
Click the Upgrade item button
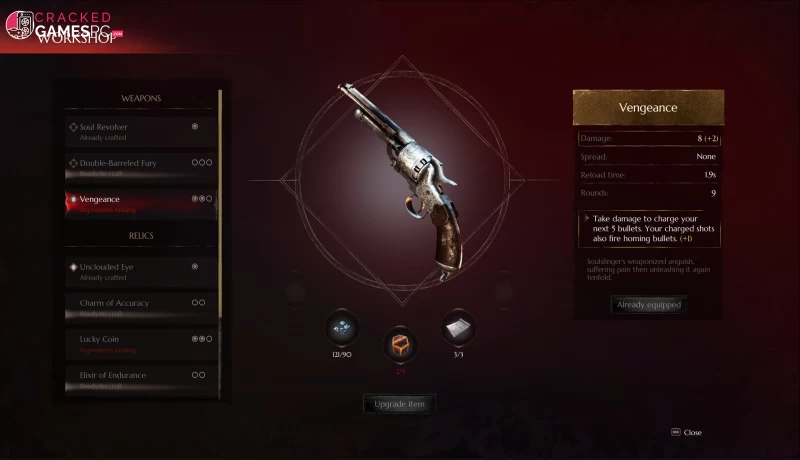point(399,405)
